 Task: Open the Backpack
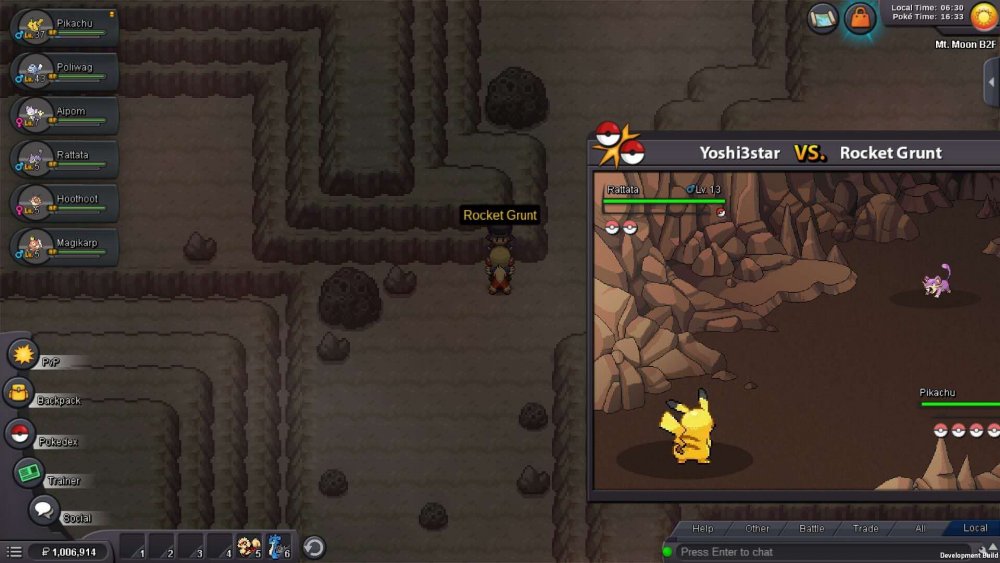(20, 393)
